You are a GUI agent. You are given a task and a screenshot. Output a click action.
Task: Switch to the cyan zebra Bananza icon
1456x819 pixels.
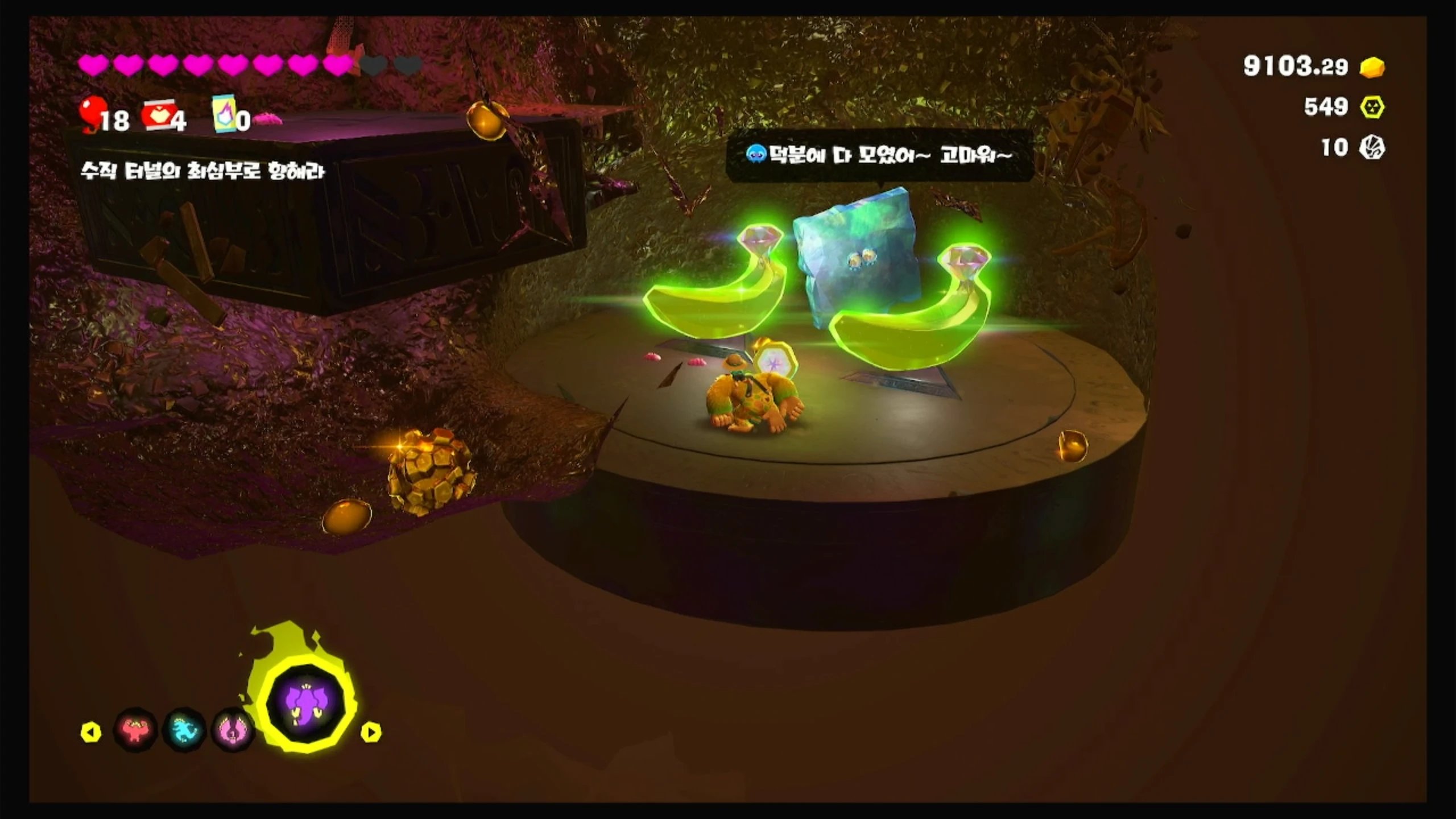click(184, 730)
